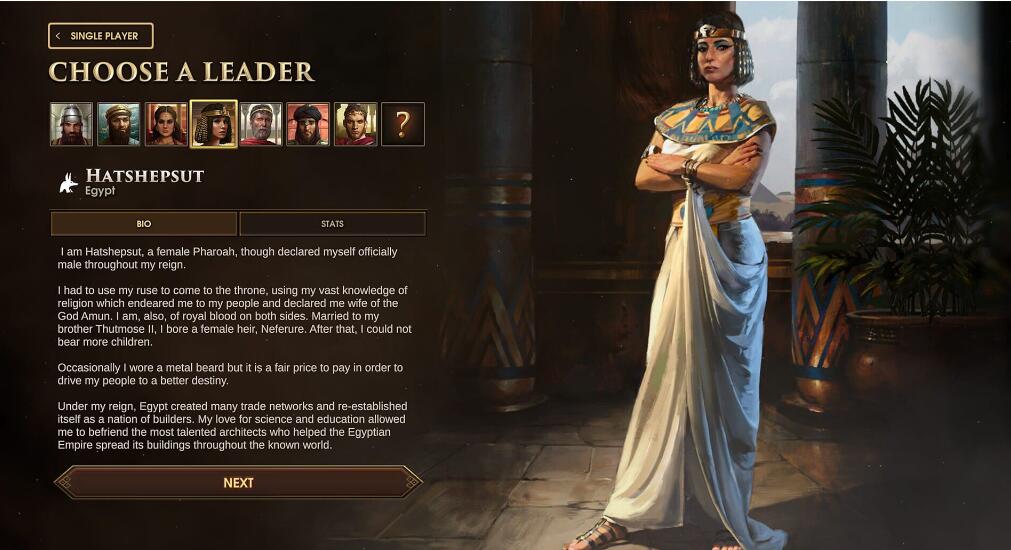The height and width of the screenshot is (550, 1011).
Task: Choose the white-bearded elderly leader portrait
Action: point(261,124)
